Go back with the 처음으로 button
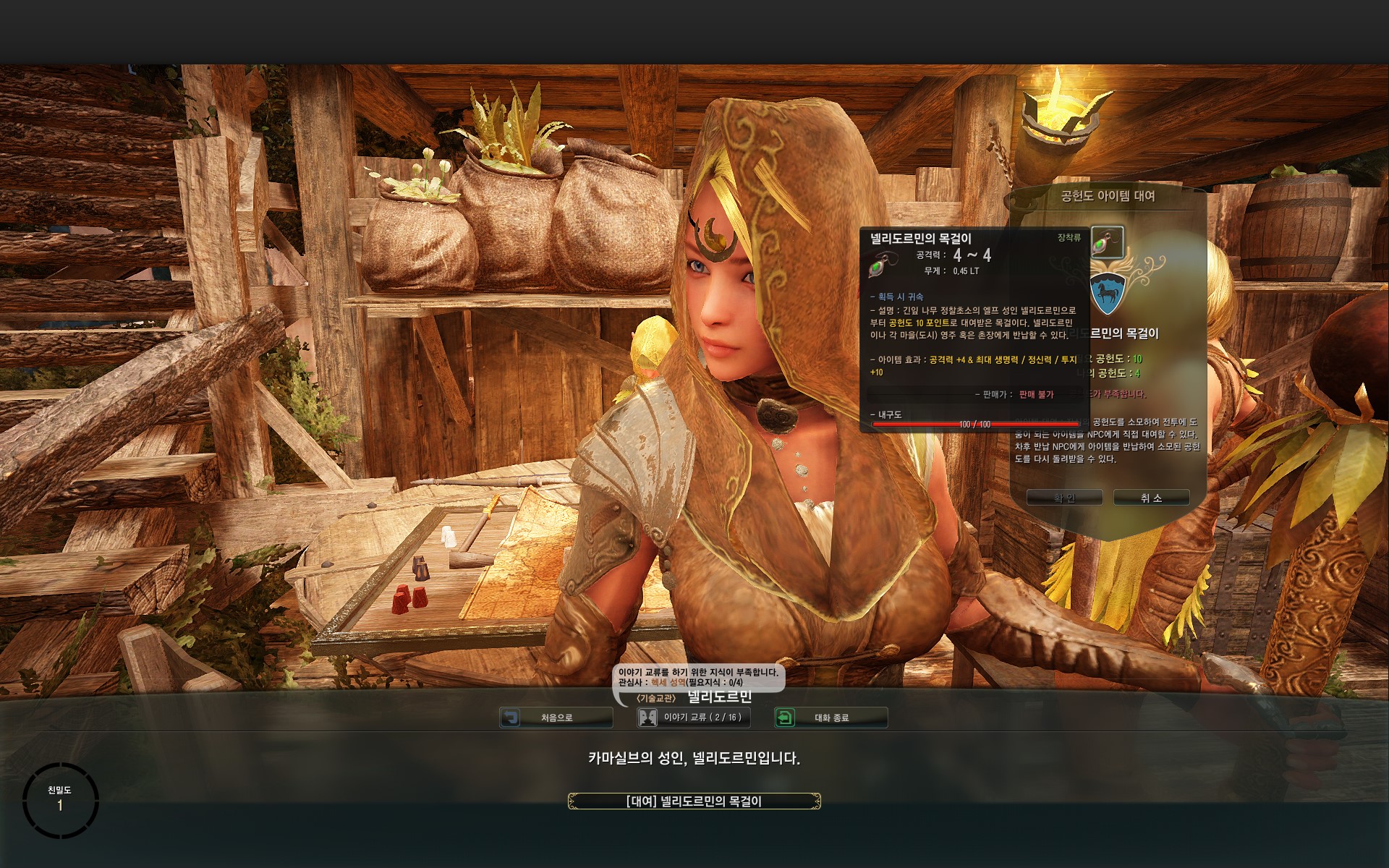The width and height of the screenshot is (1389, 868). 556,718
